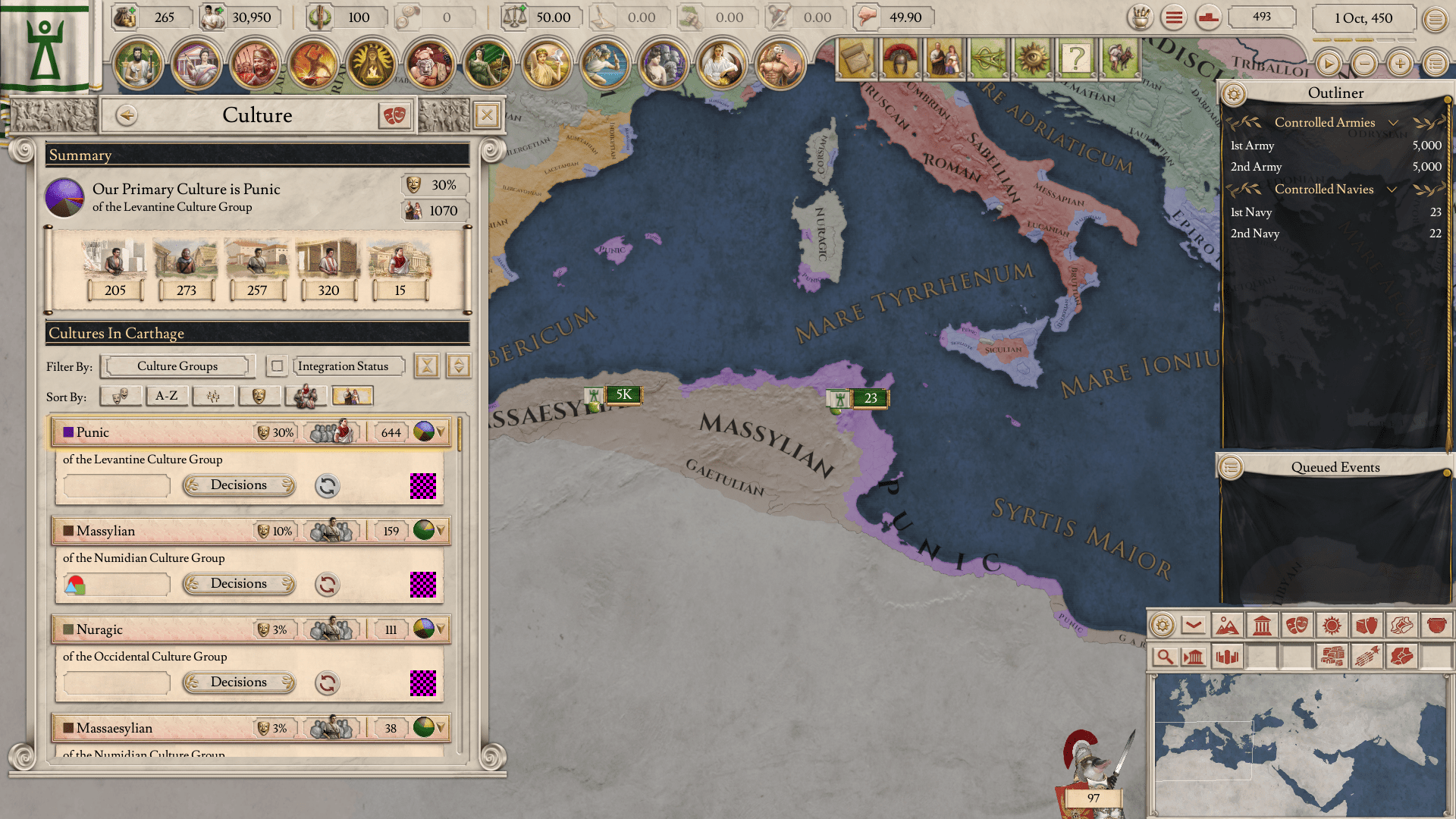
Task: Open the Outliner settings gear
Action: pos(1234,94)
